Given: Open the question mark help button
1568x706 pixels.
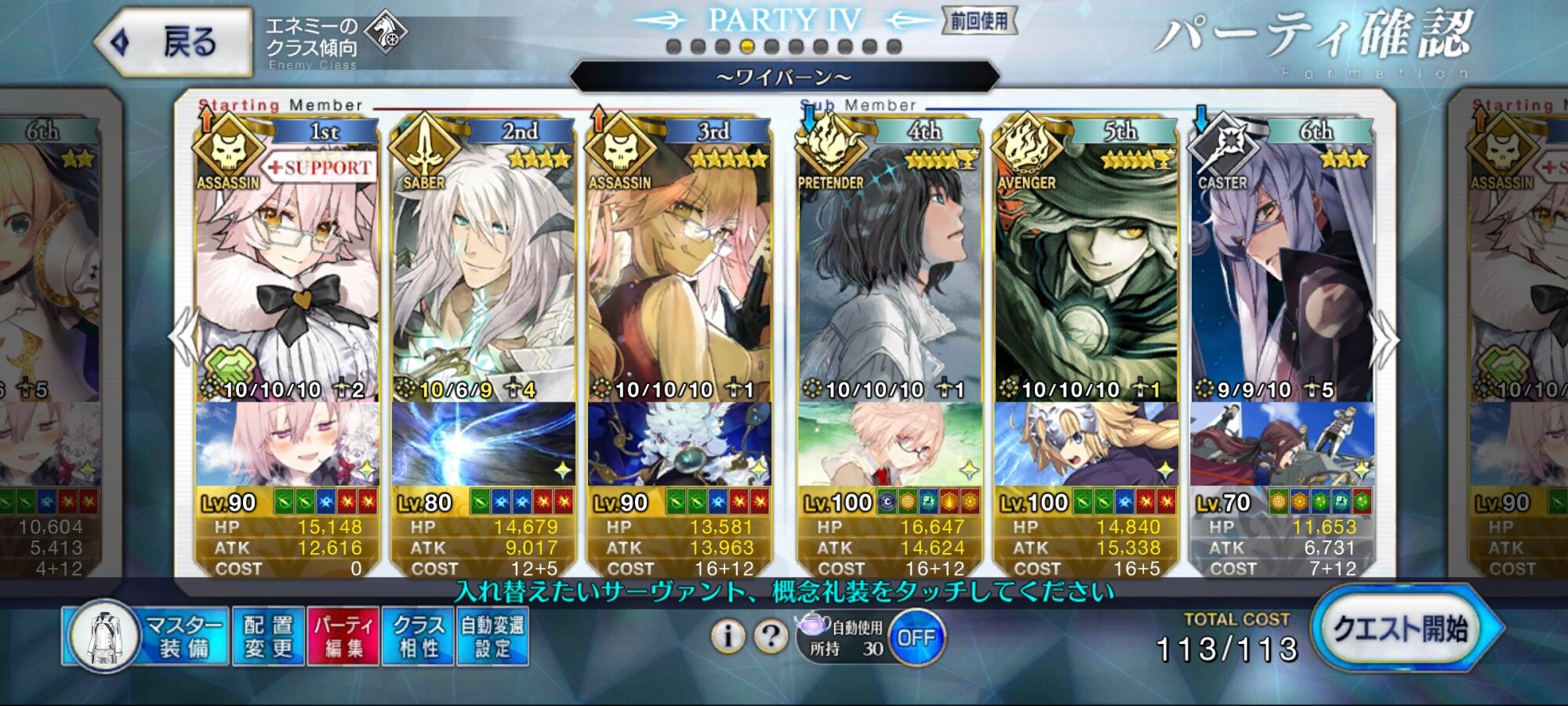Looking at the screenshot, I should (x=770, y=636).
